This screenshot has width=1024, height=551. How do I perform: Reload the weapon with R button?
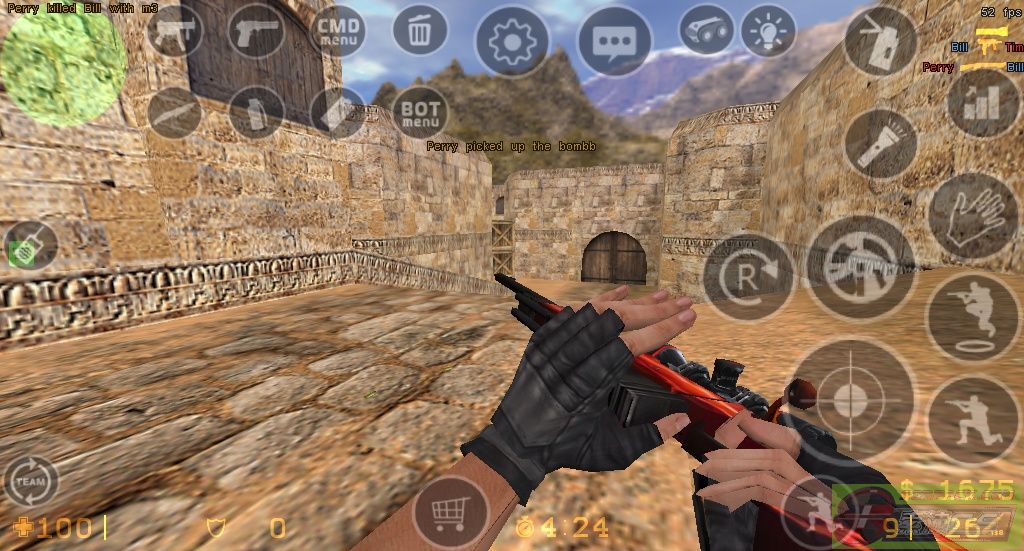[748, 276]
